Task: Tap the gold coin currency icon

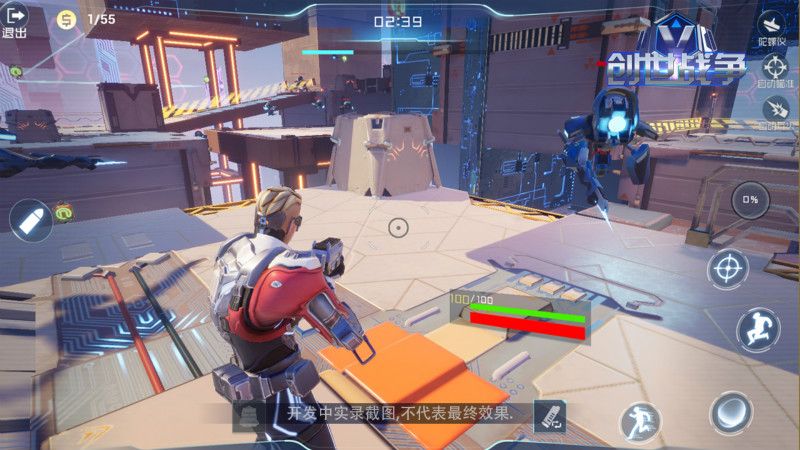Action: [67, 19]
